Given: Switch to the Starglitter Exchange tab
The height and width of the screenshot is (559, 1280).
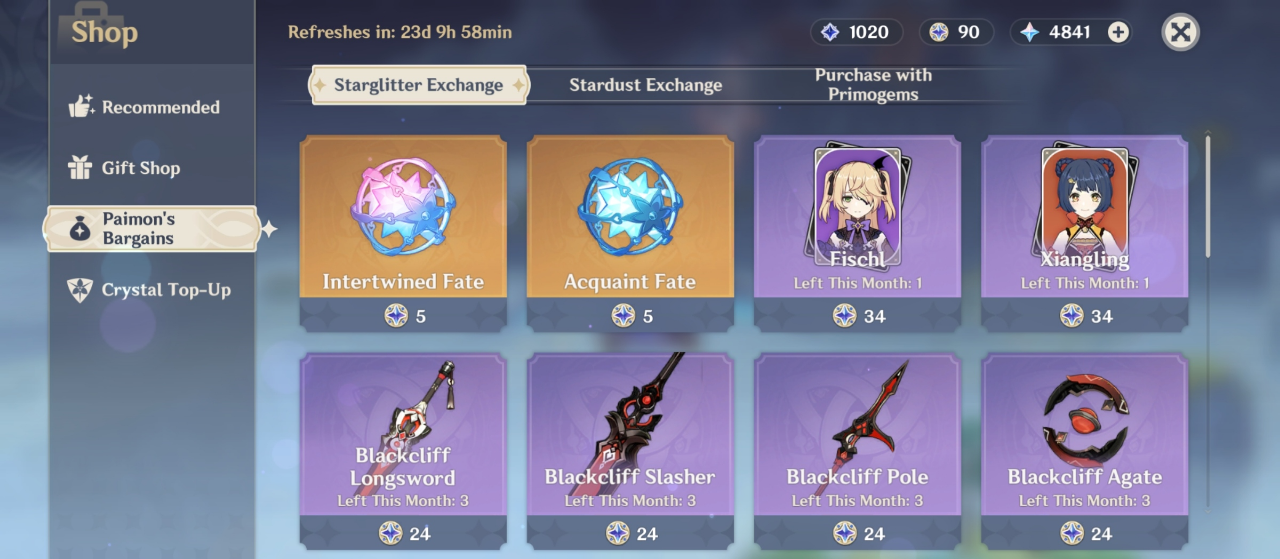Looking at the screenshot, I should tap(418, 85).
